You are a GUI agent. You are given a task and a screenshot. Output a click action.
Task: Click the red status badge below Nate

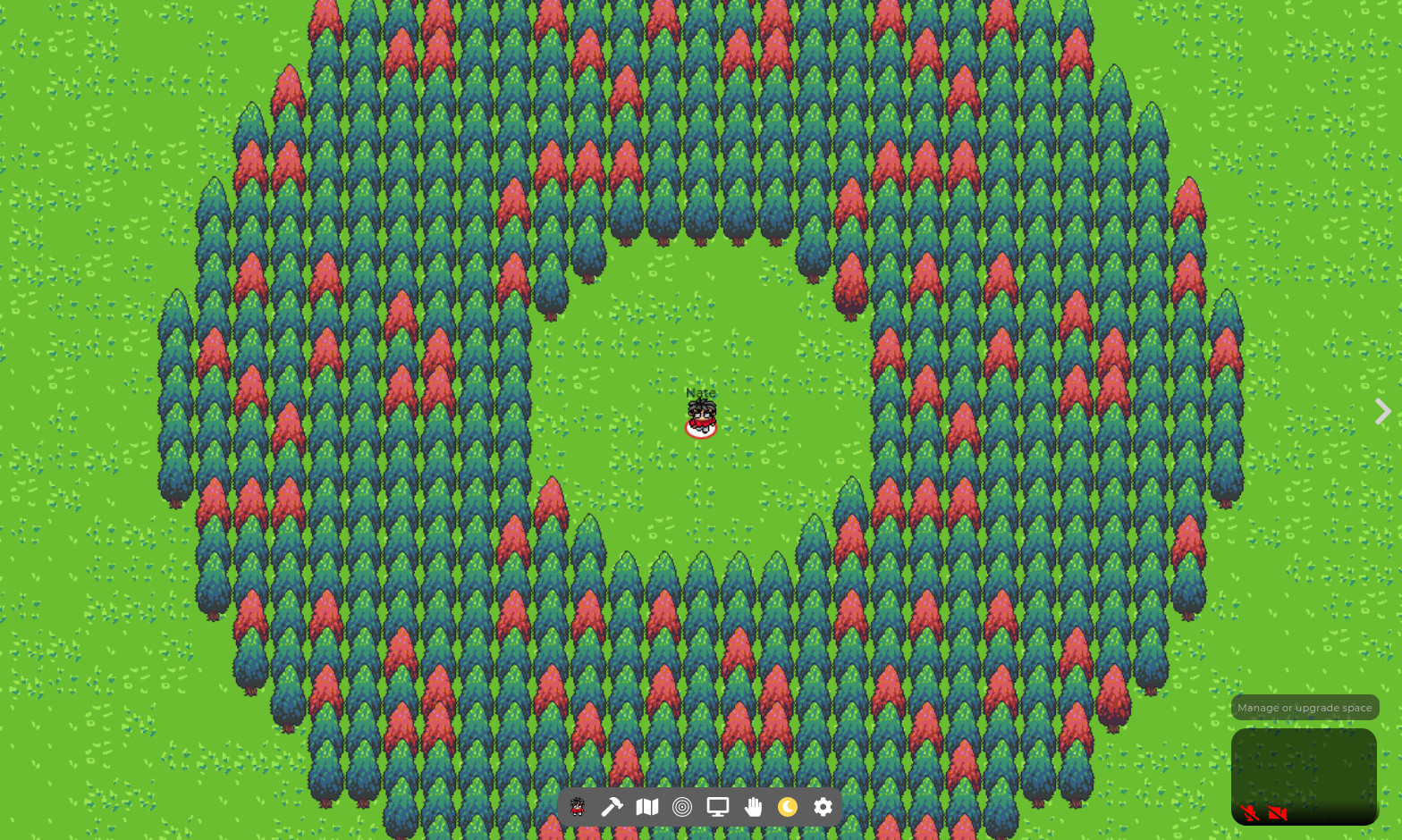(701, 428)
